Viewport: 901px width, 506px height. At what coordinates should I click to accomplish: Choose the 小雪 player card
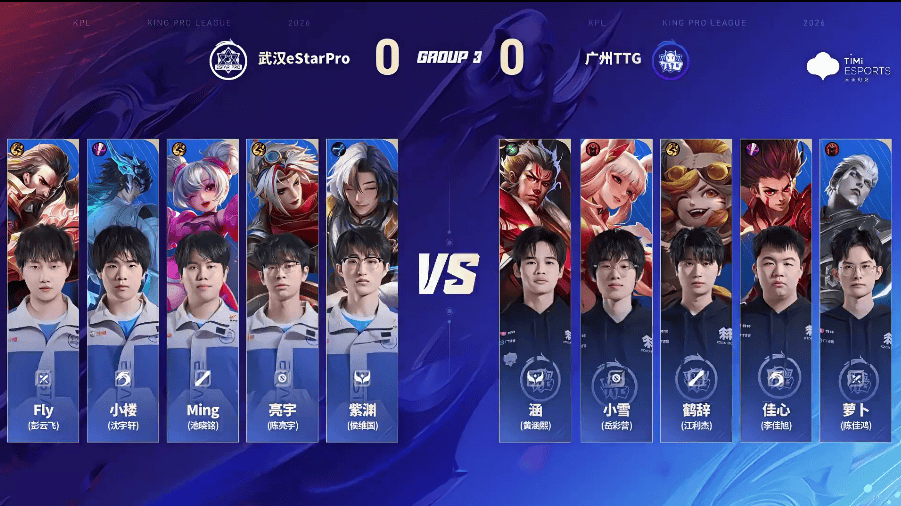(x=615, y=290)
